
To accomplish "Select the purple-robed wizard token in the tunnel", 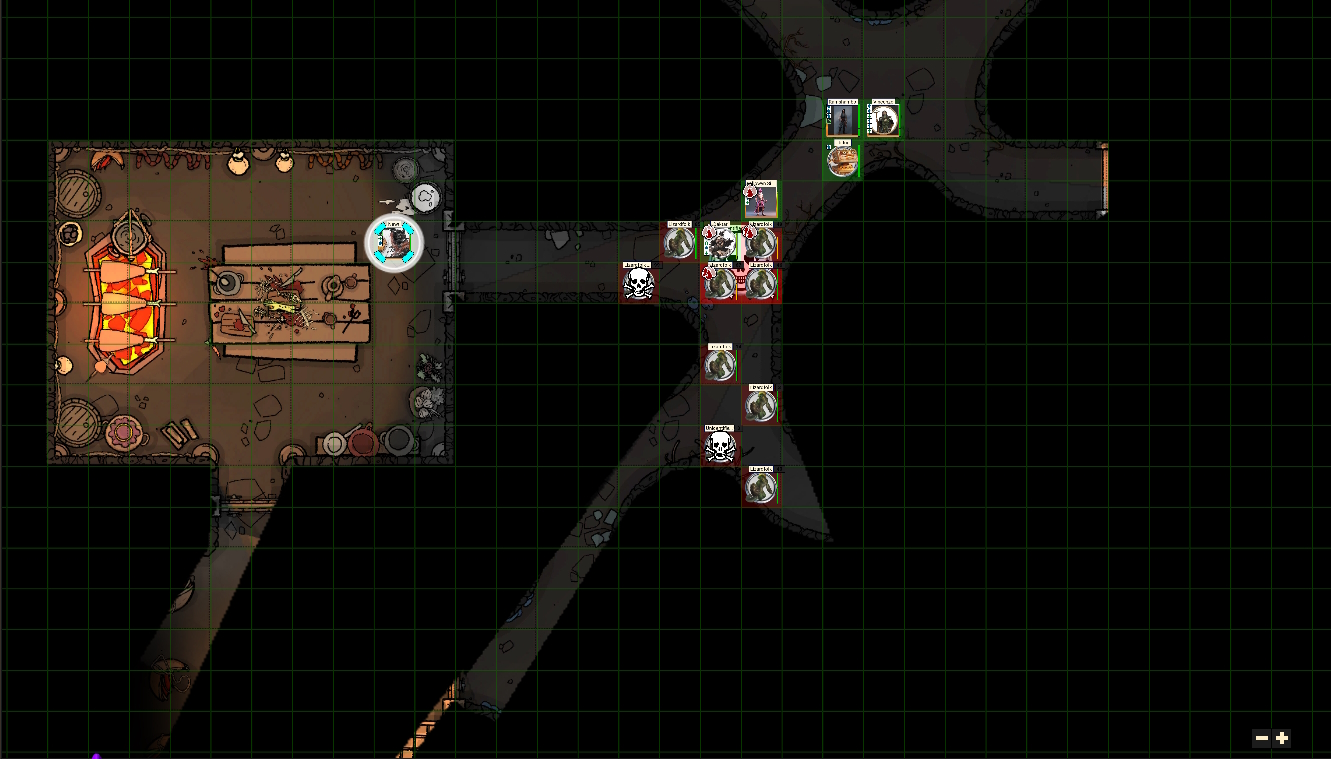I will point(762,203).
